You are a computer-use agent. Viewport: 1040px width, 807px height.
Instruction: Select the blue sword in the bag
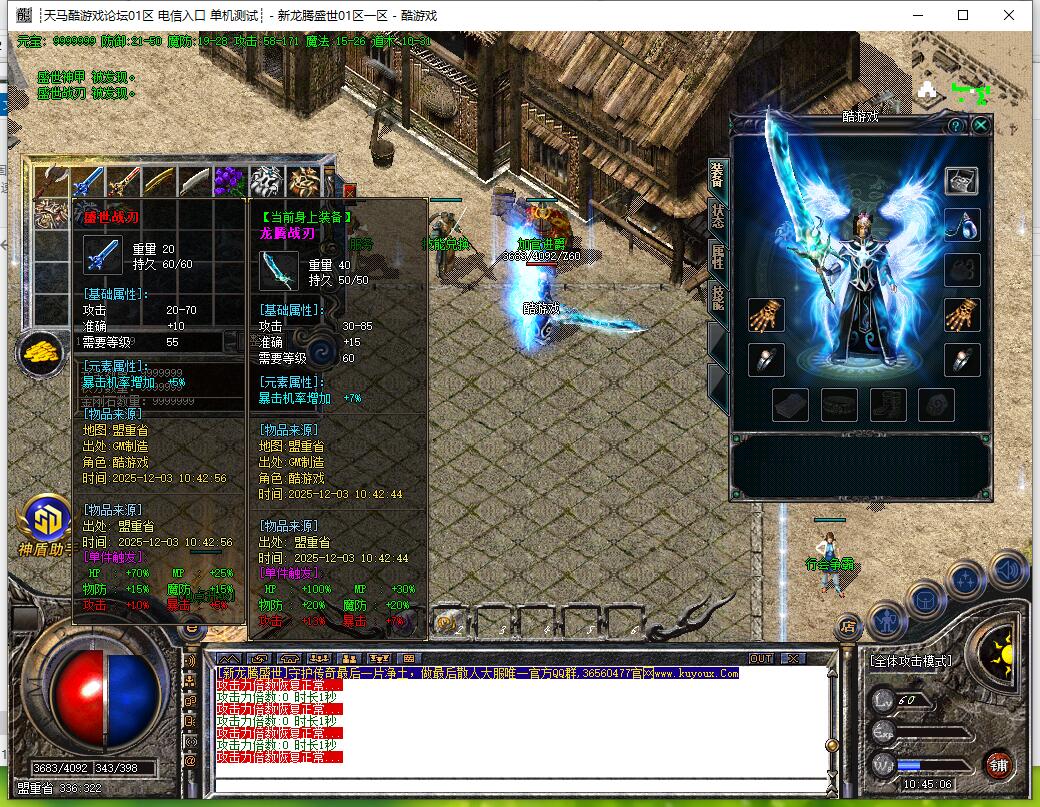coord(87,182)
